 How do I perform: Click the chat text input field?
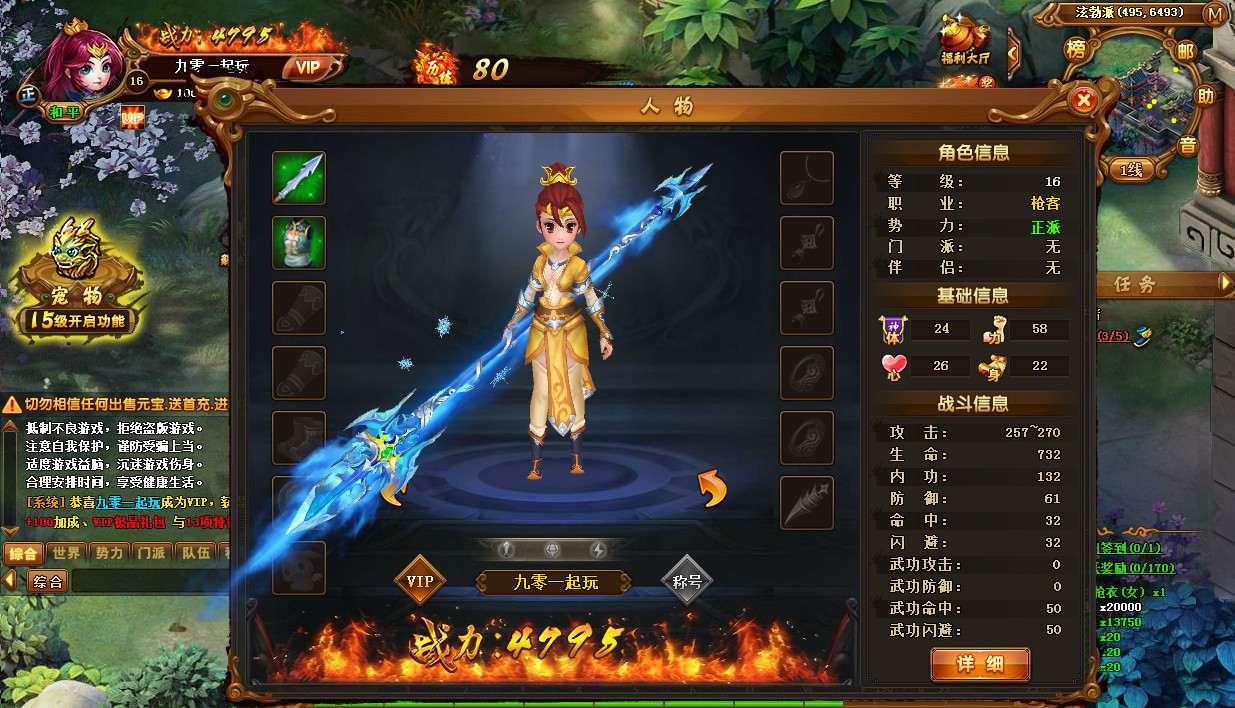pyautogui.click(x=150, y=581)
